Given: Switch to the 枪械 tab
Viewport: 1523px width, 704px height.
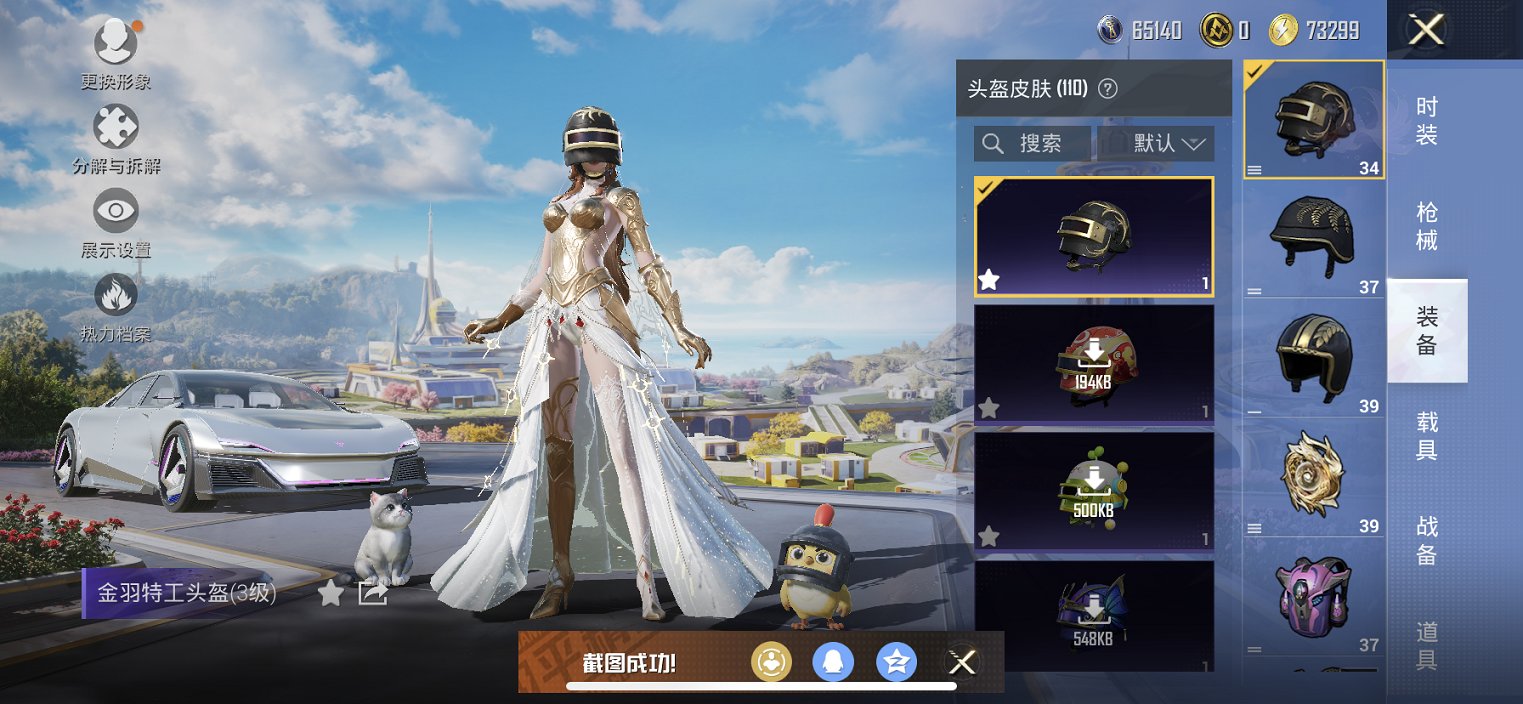Looking at the screenshot, I should pos(1427,226).
